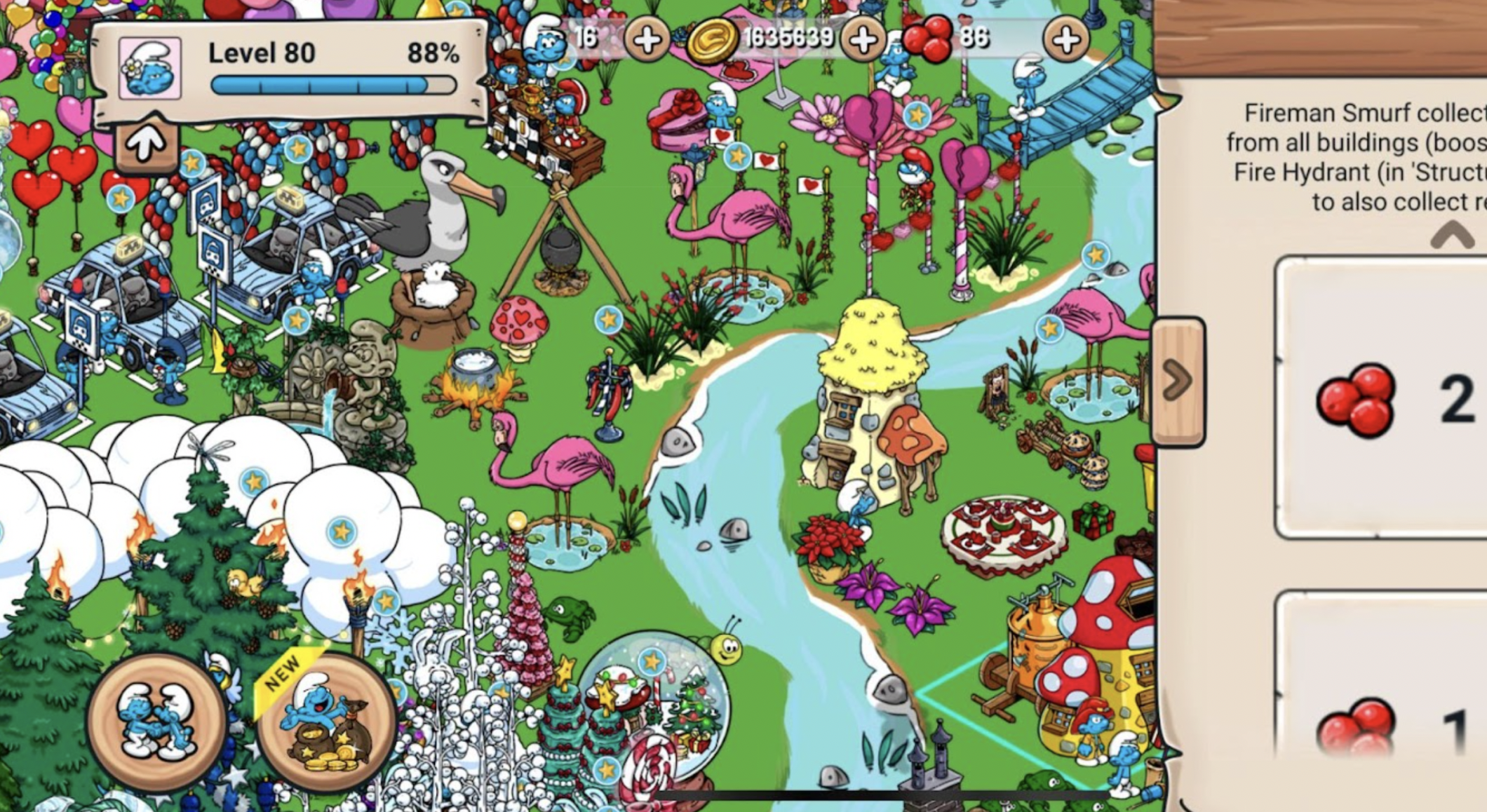Tap the Level 80 profile avatar
Image resolution: width=1487 pixels, height=812 pixels.
(150, 68)
